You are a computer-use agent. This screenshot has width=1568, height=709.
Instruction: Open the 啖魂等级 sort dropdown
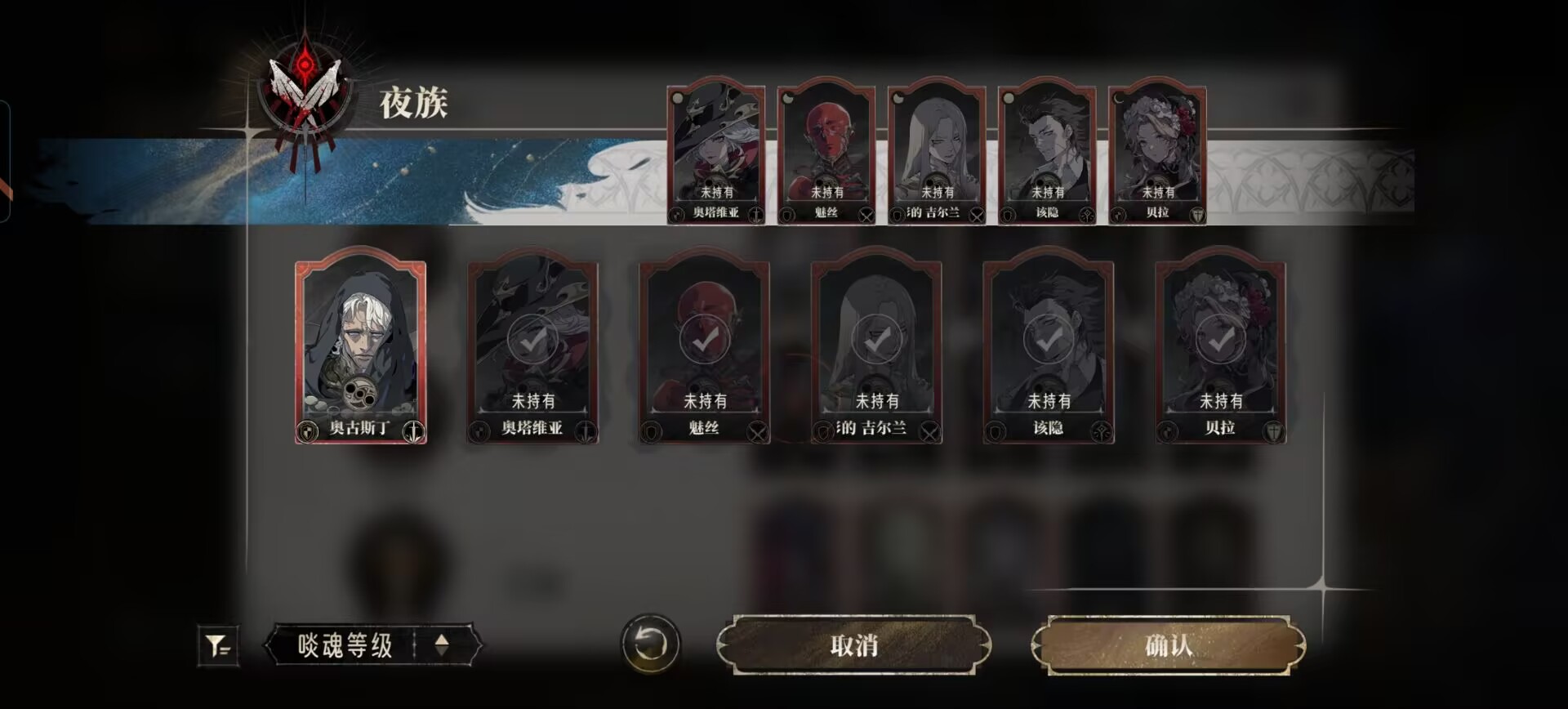345,645
